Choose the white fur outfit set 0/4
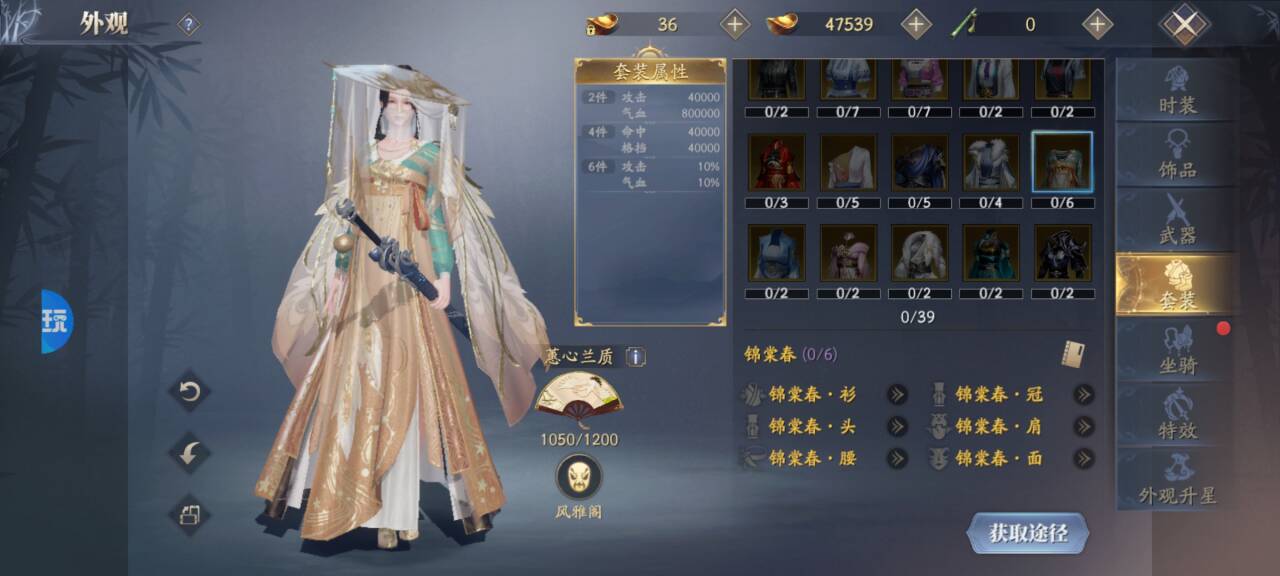Screen dimensions: 1280x576 coord(990,163)
